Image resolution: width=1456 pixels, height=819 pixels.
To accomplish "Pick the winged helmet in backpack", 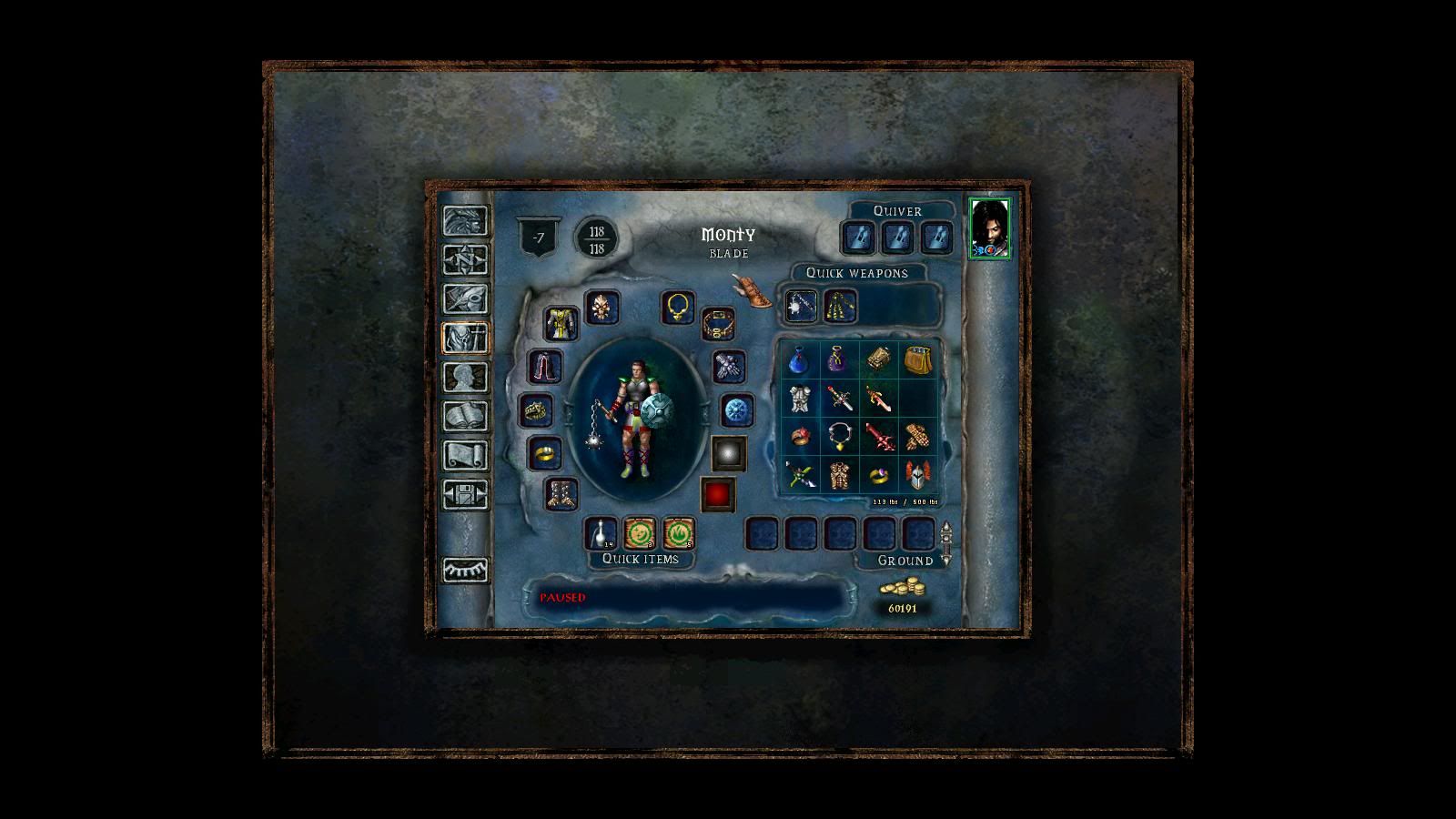I will tap(917, 474).
